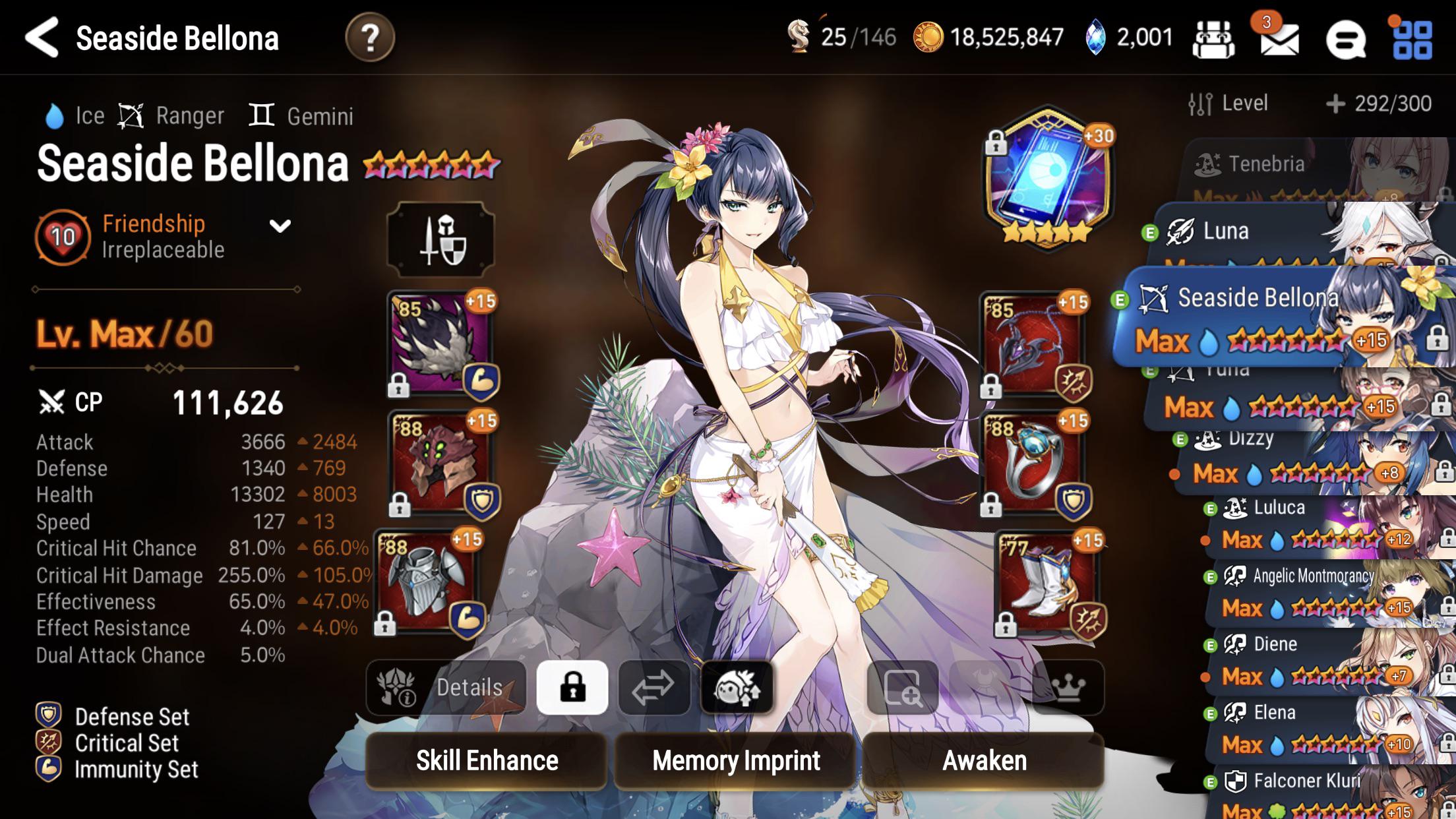Screen dimensions: 1456x819
Task: Toggle the hero lock button
Action: click(x=572, y=688)
